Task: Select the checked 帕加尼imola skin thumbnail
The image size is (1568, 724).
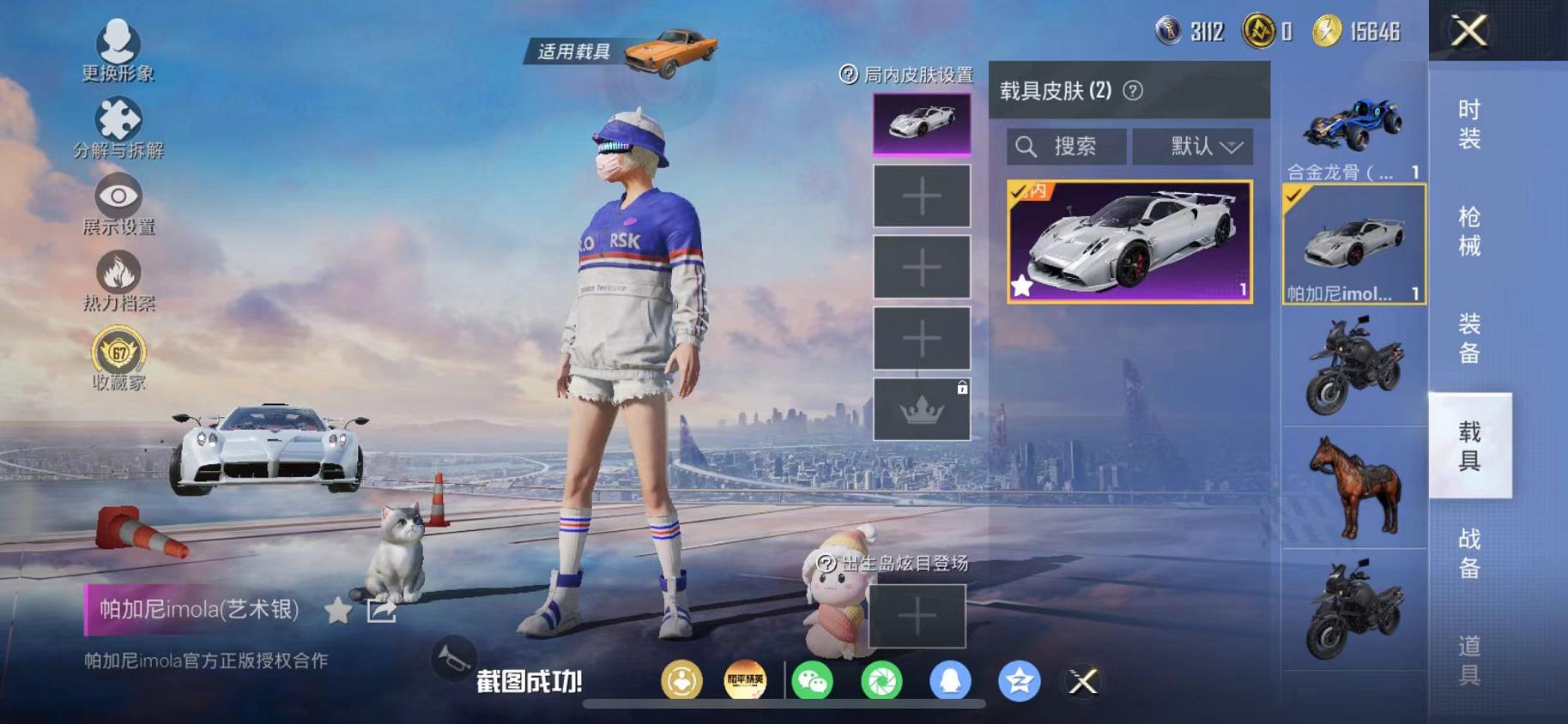Action: point(1353,243)
